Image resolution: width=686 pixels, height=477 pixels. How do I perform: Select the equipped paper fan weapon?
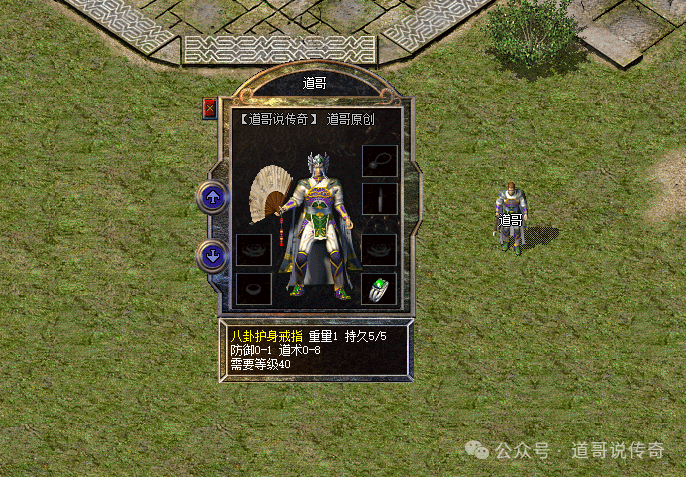[x=270, y=195]
